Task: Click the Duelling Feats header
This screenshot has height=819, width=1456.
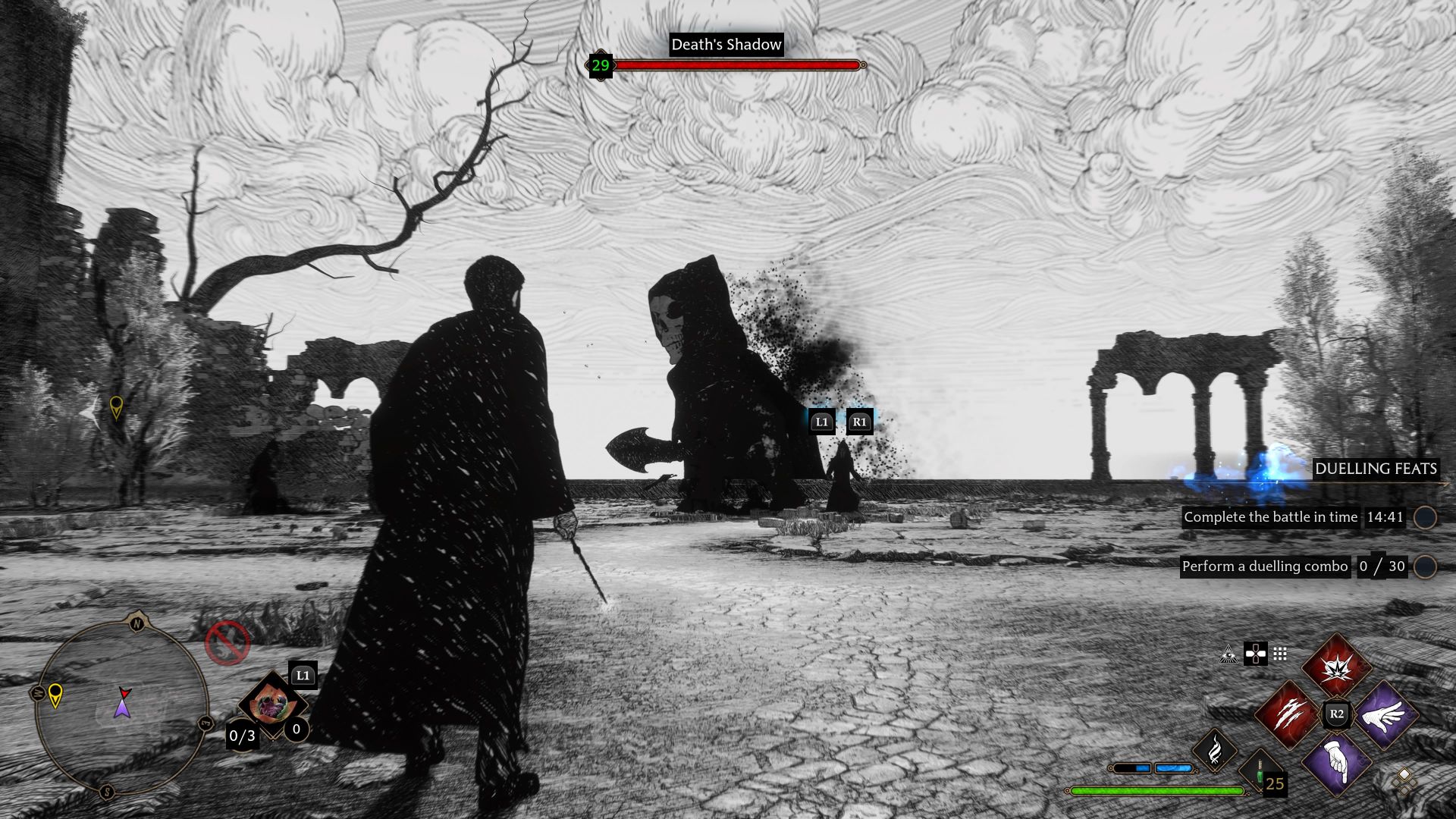Action: coord(1376,469)
